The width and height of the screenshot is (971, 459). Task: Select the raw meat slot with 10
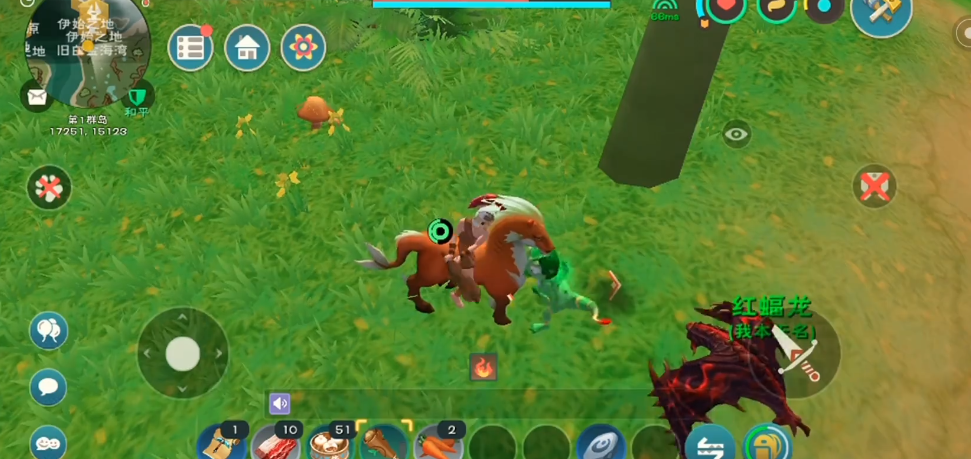point(274,442)
